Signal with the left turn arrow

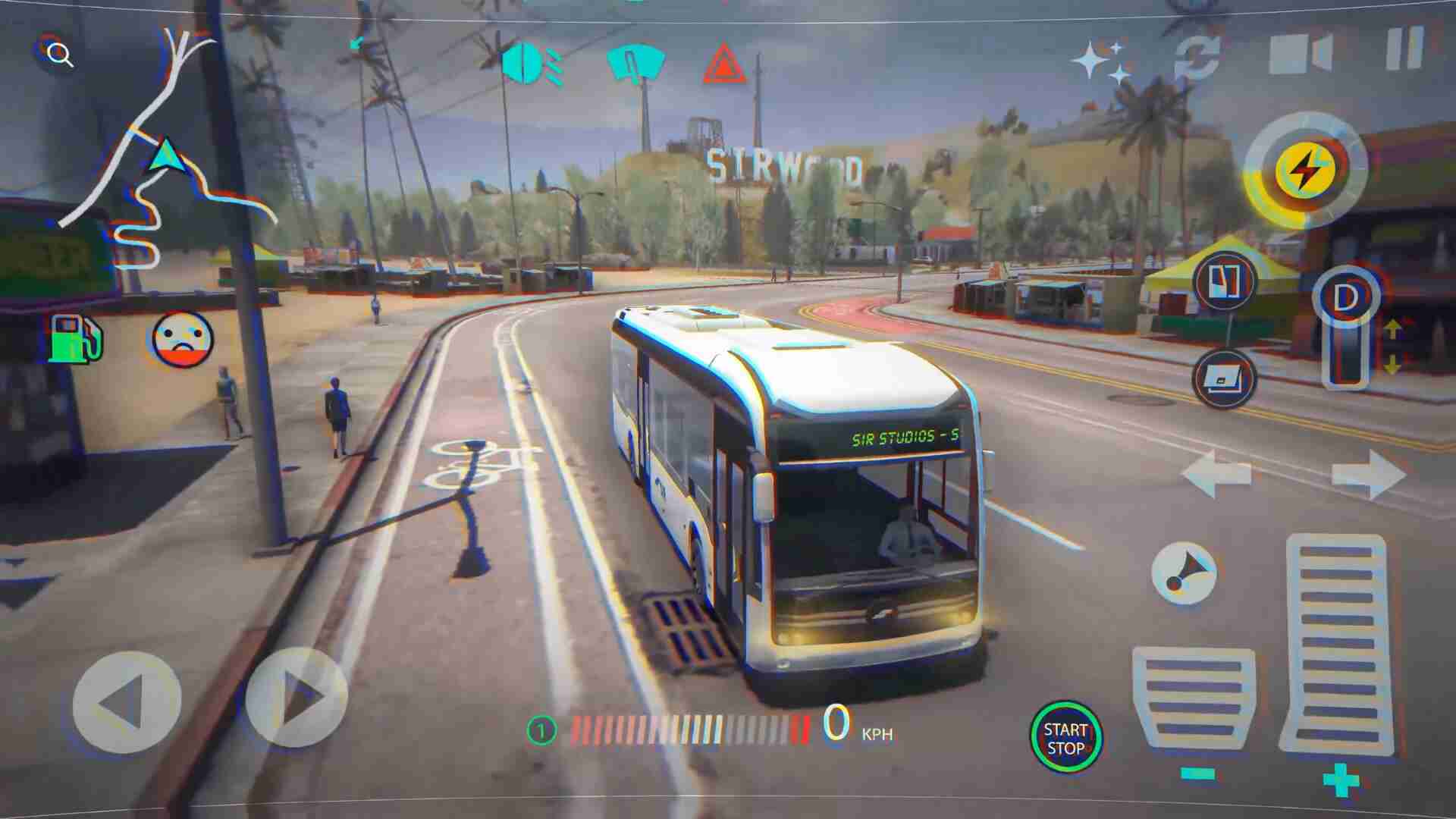tap(1216, 474)
